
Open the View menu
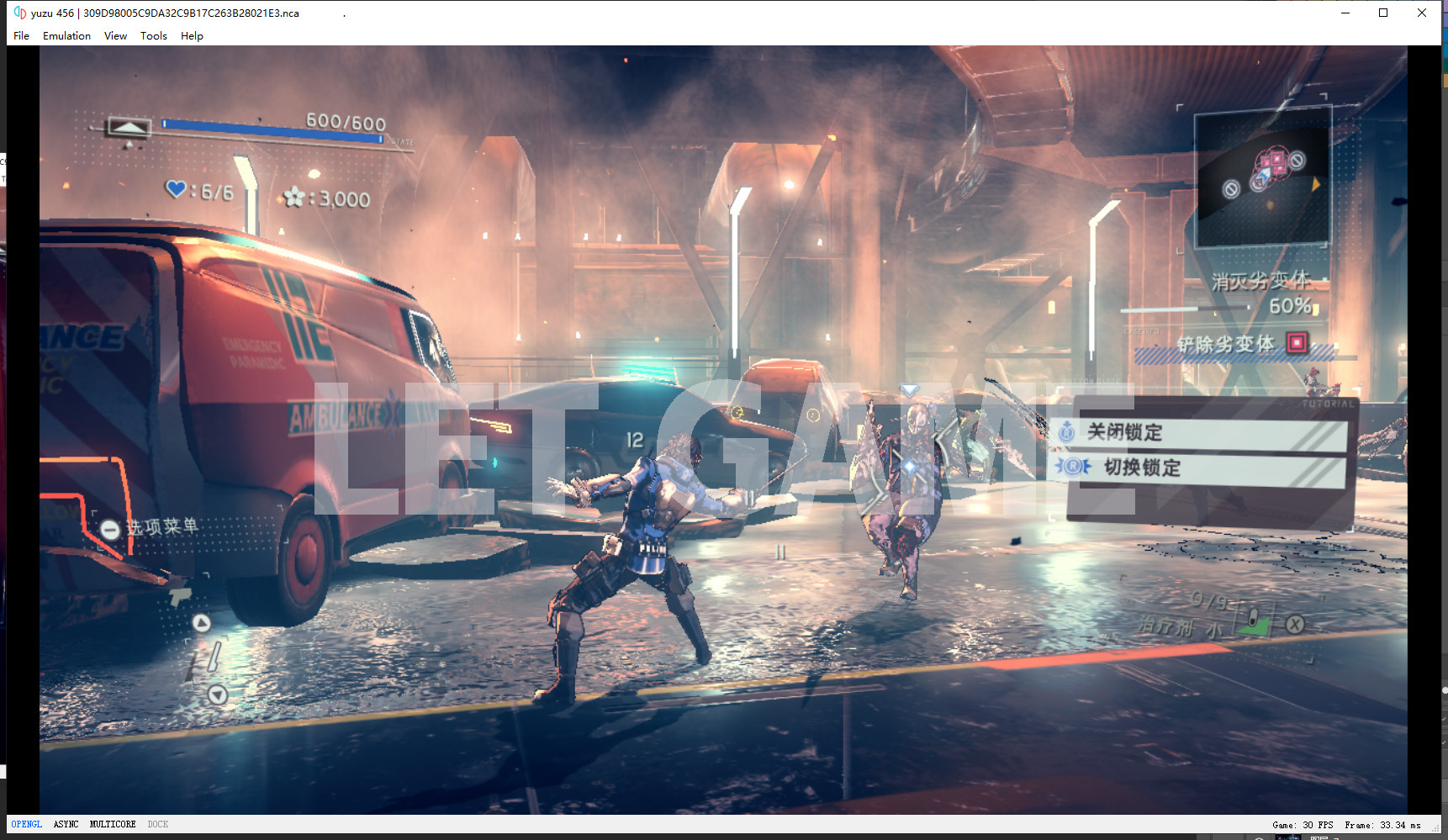pos(115,36)
